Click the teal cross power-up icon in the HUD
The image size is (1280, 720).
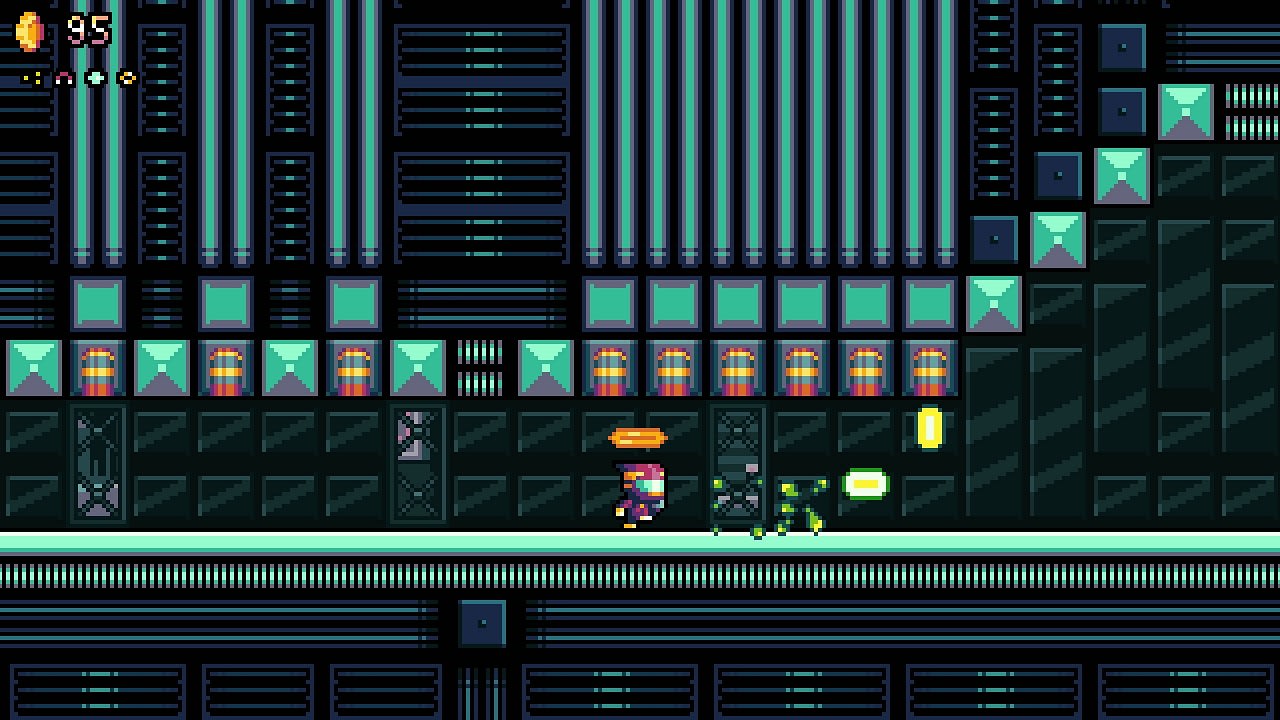(95, 77)
